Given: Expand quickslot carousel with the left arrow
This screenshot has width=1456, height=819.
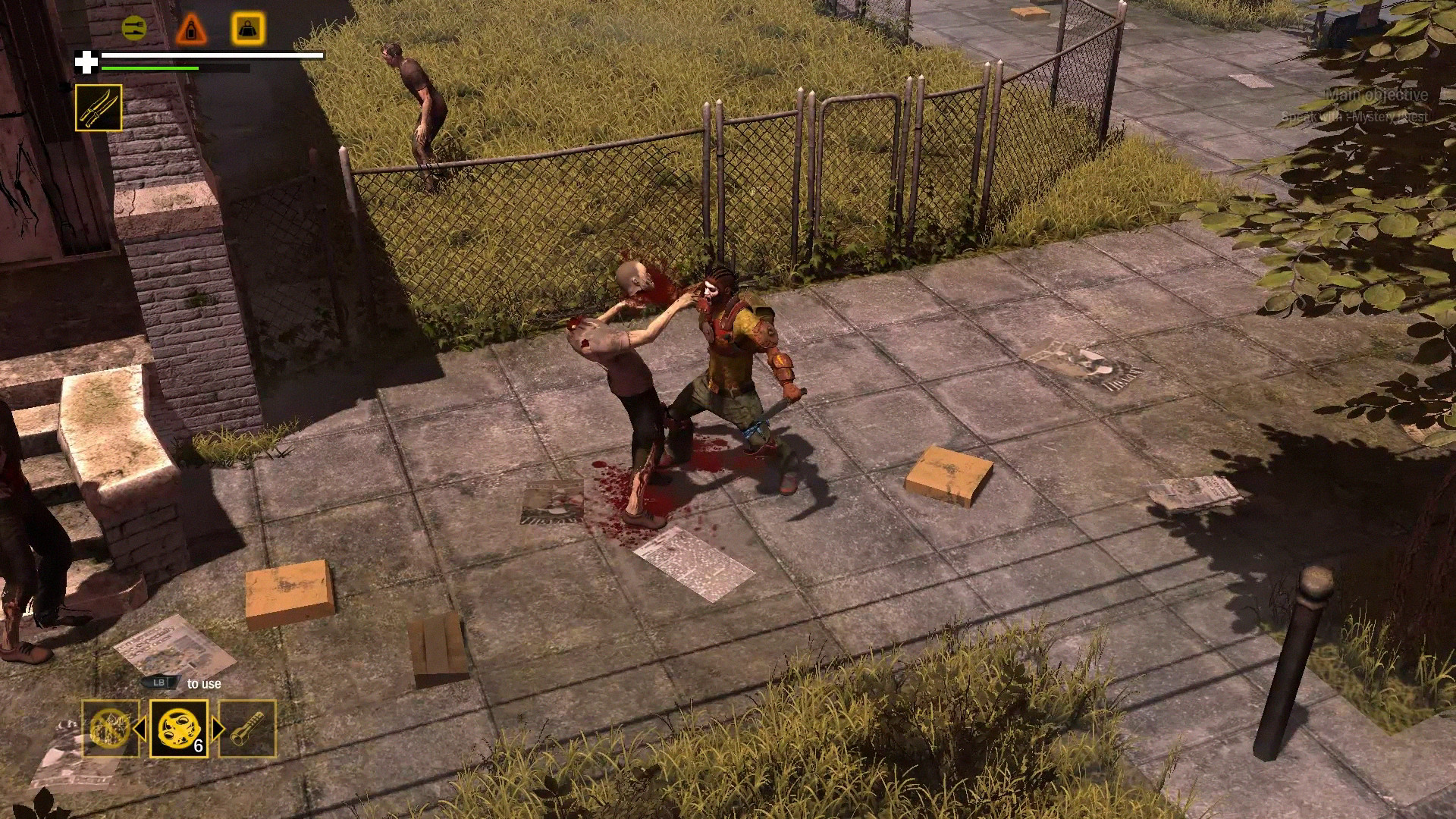Looking at the screenshot, I should point(141,729).
